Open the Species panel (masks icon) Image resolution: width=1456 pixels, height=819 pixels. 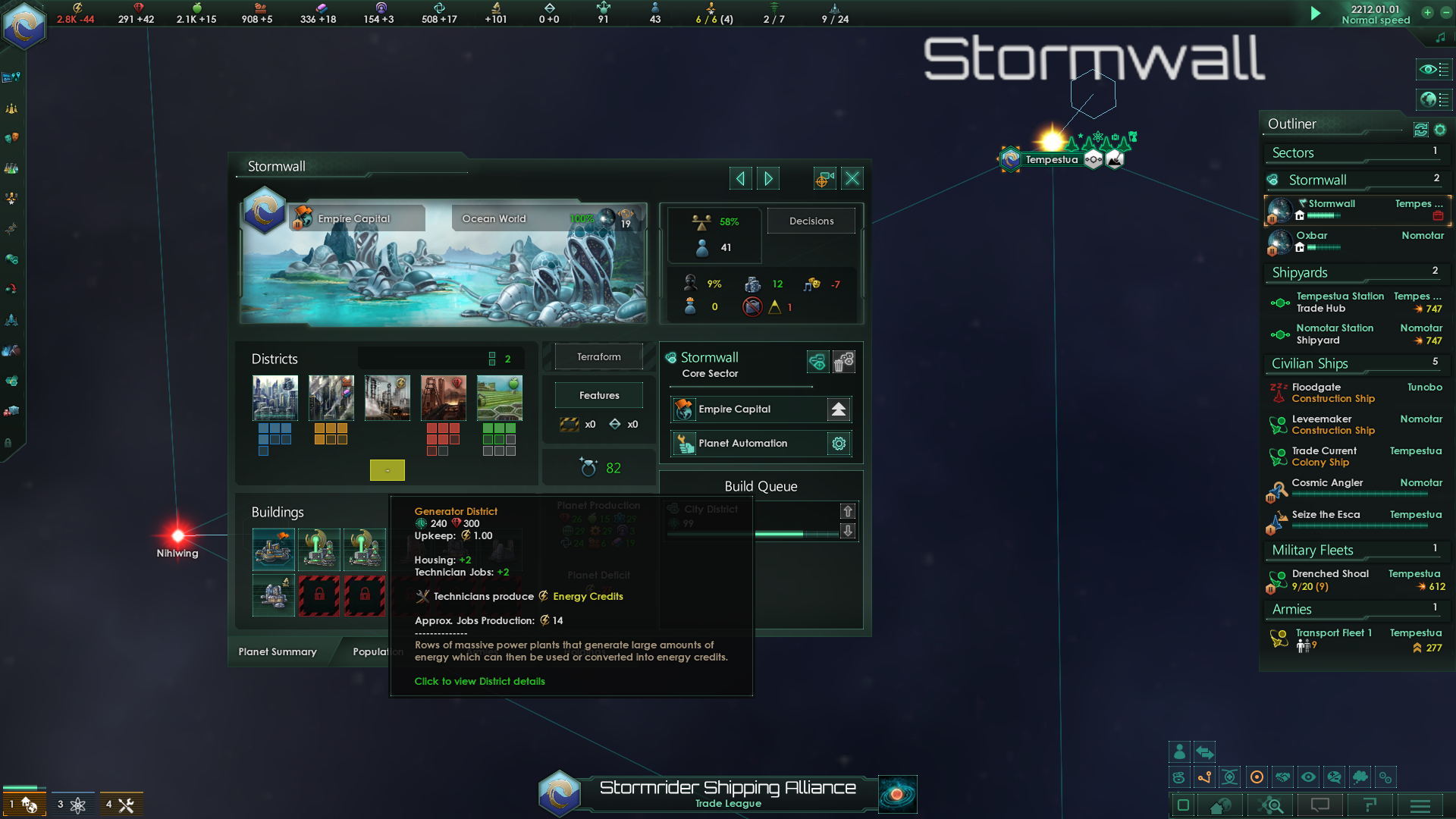tap(11, 136)
